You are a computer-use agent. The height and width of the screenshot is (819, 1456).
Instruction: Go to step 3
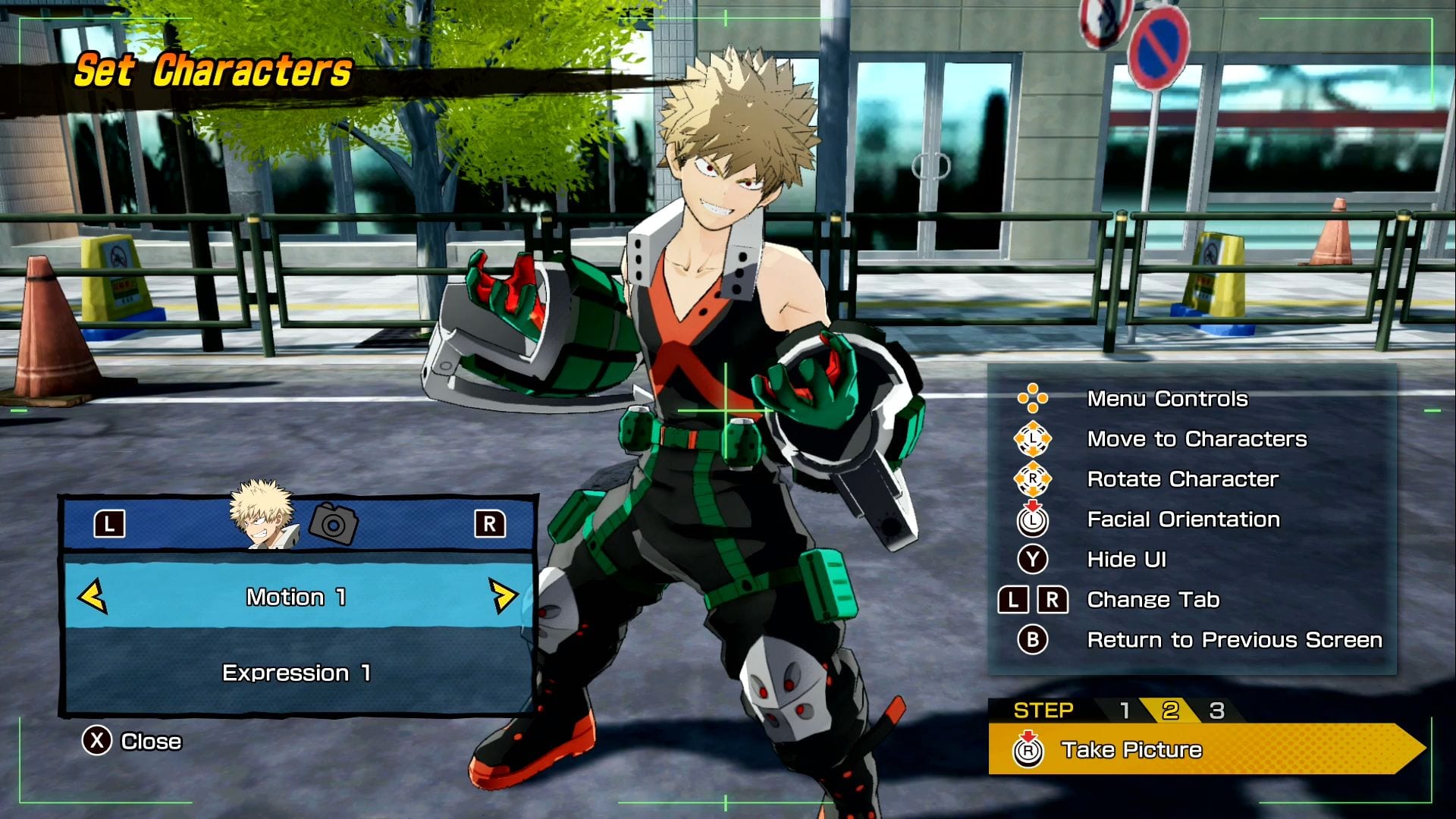click(x=1216, y=711)
